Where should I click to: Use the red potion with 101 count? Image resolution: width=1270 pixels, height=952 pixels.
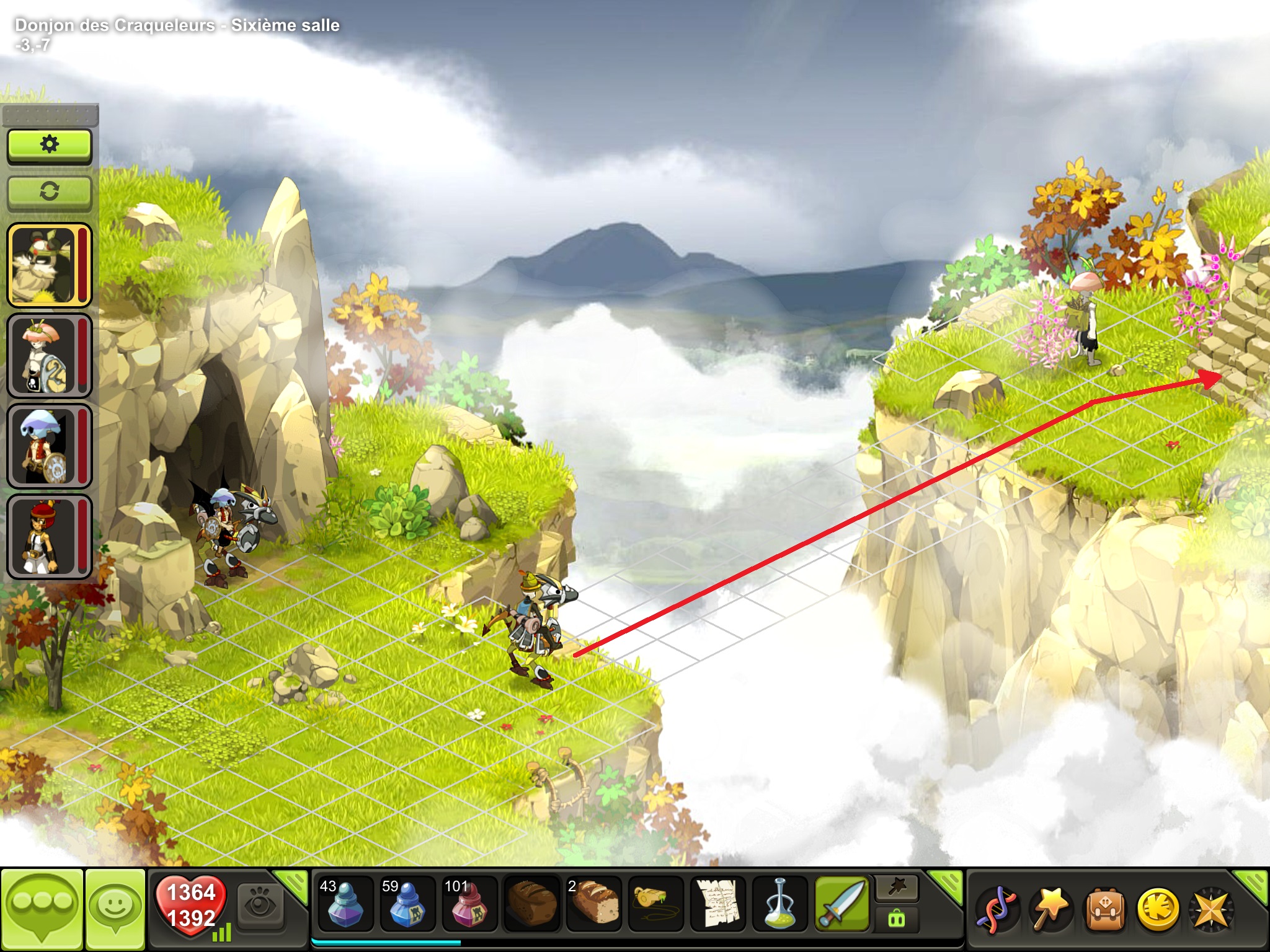[469, 905]
